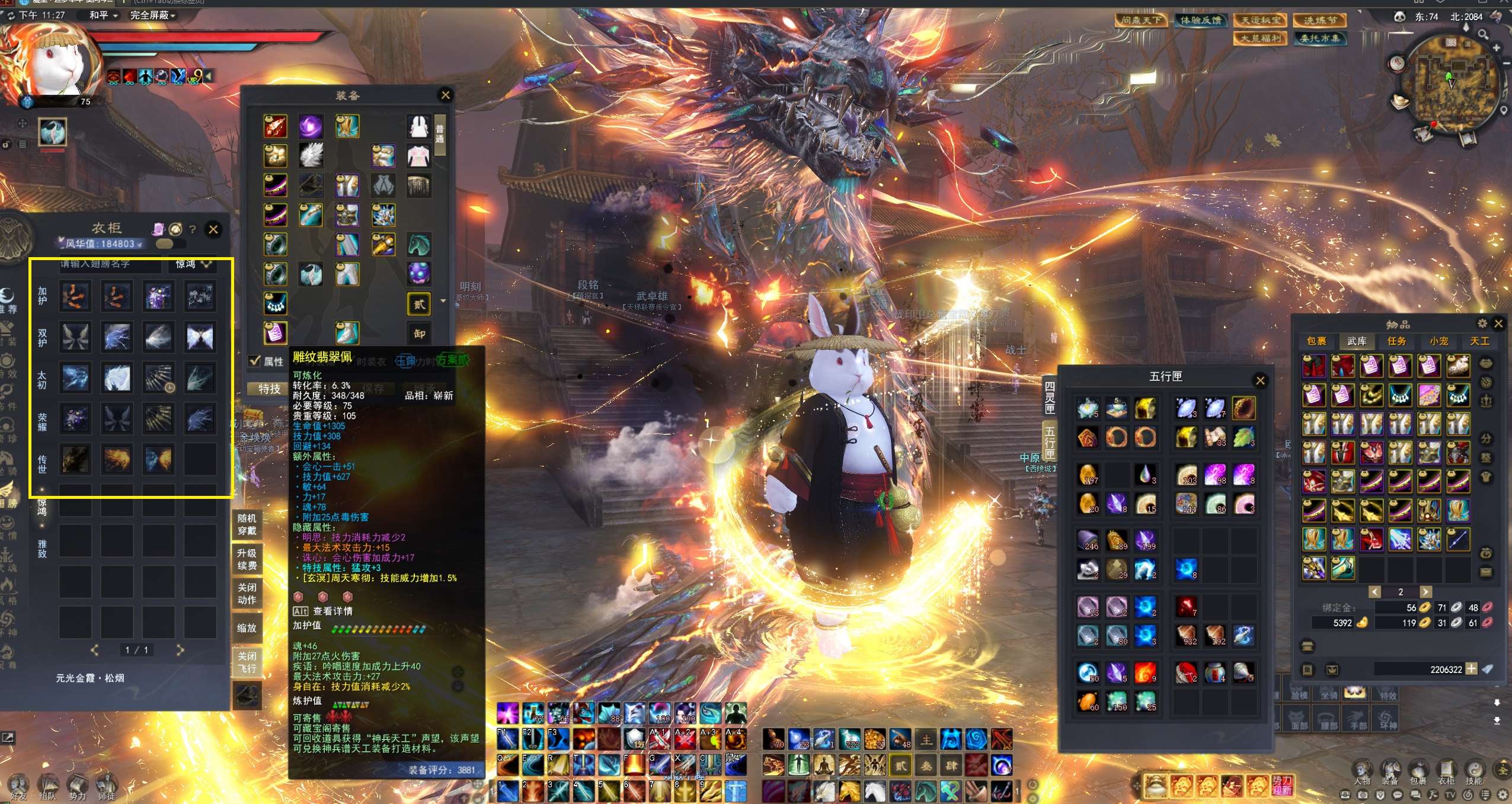Type in the wing name search field
Screen dimensions: 1512x804
click(x=109, y=264)
